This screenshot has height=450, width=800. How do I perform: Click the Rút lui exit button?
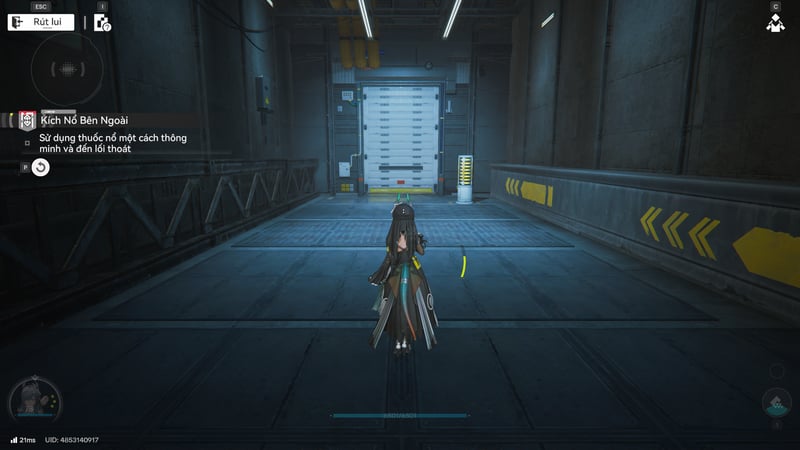(41, 22)
